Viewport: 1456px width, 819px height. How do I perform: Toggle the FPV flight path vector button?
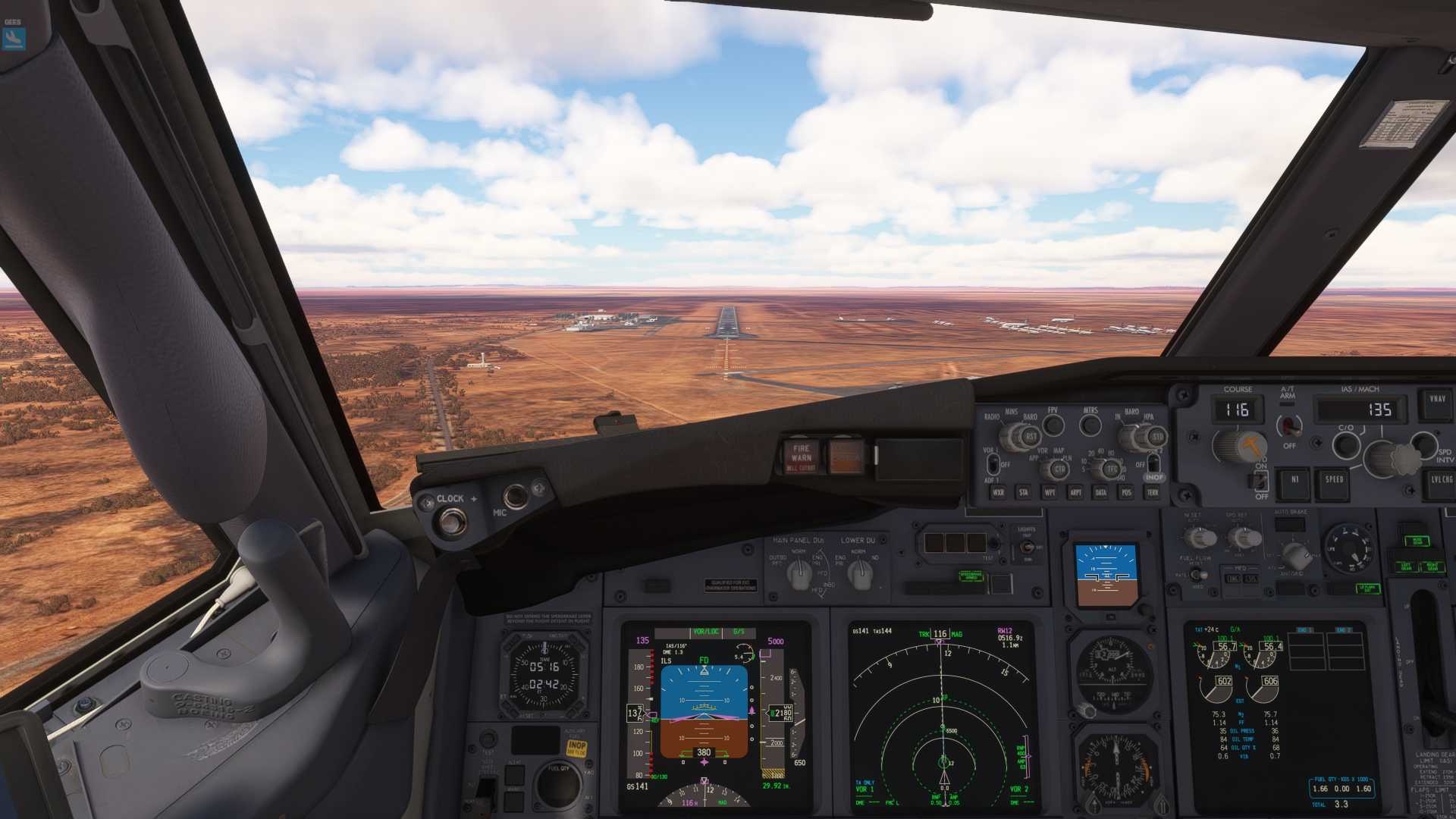click(1053, 425)
